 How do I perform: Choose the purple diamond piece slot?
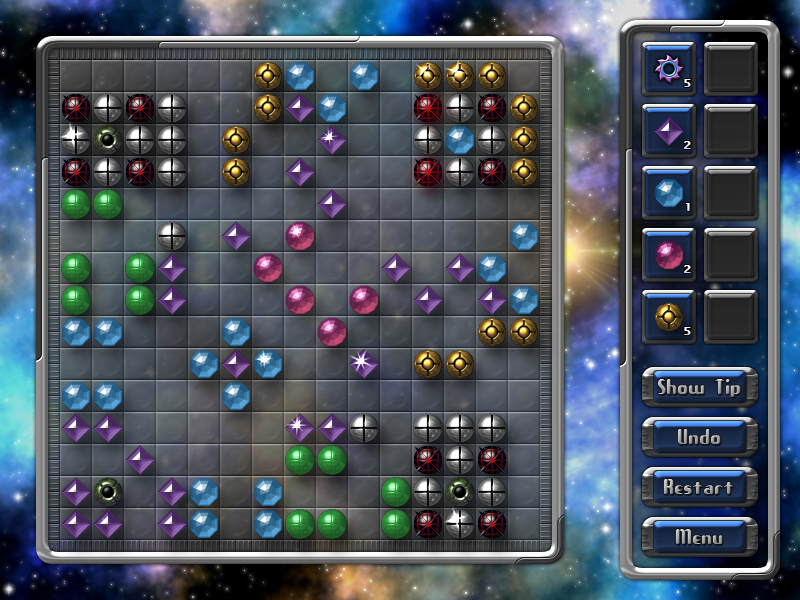[668, 130]
